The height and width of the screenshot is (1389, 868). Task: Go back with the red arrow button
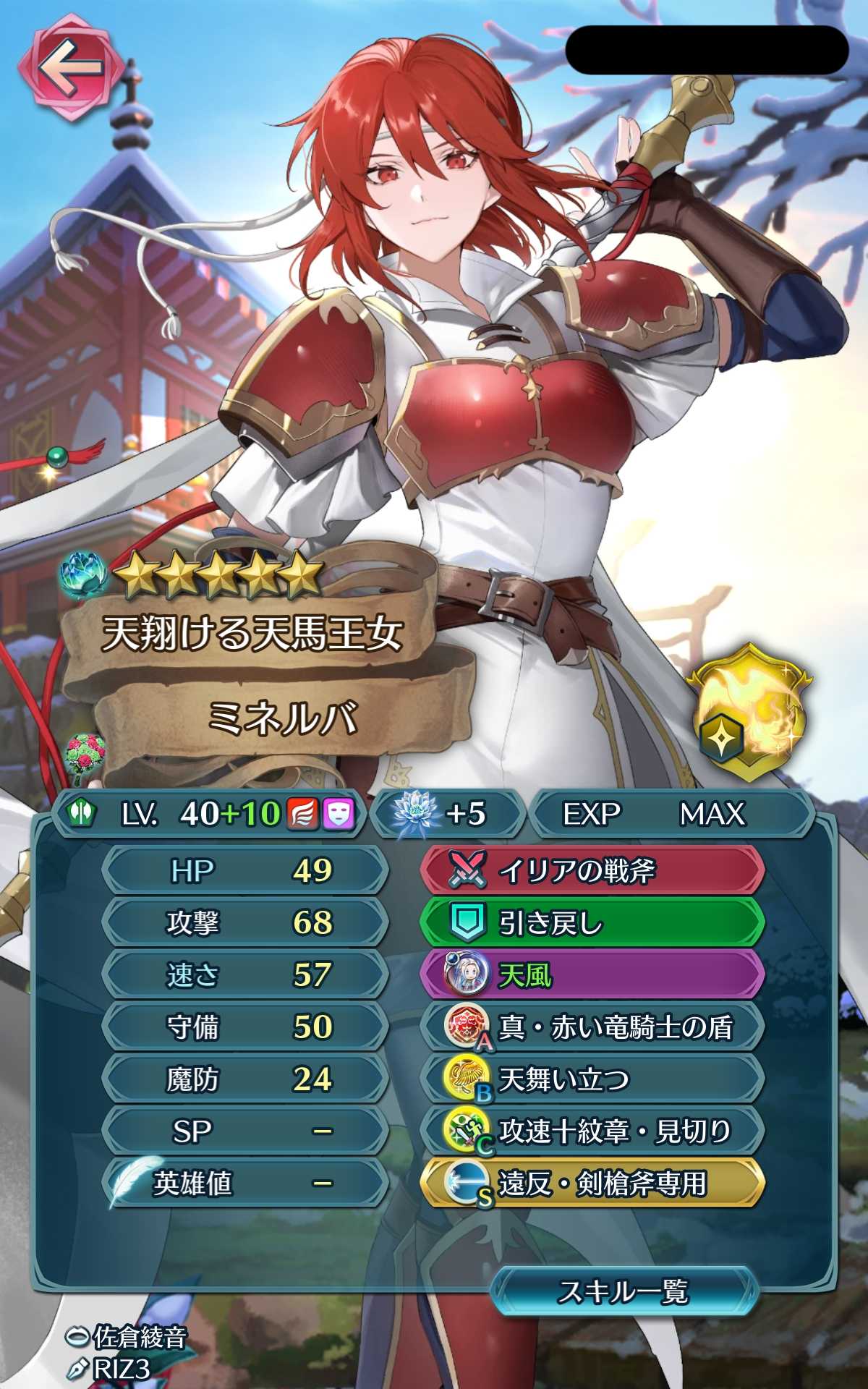[70, 71]
